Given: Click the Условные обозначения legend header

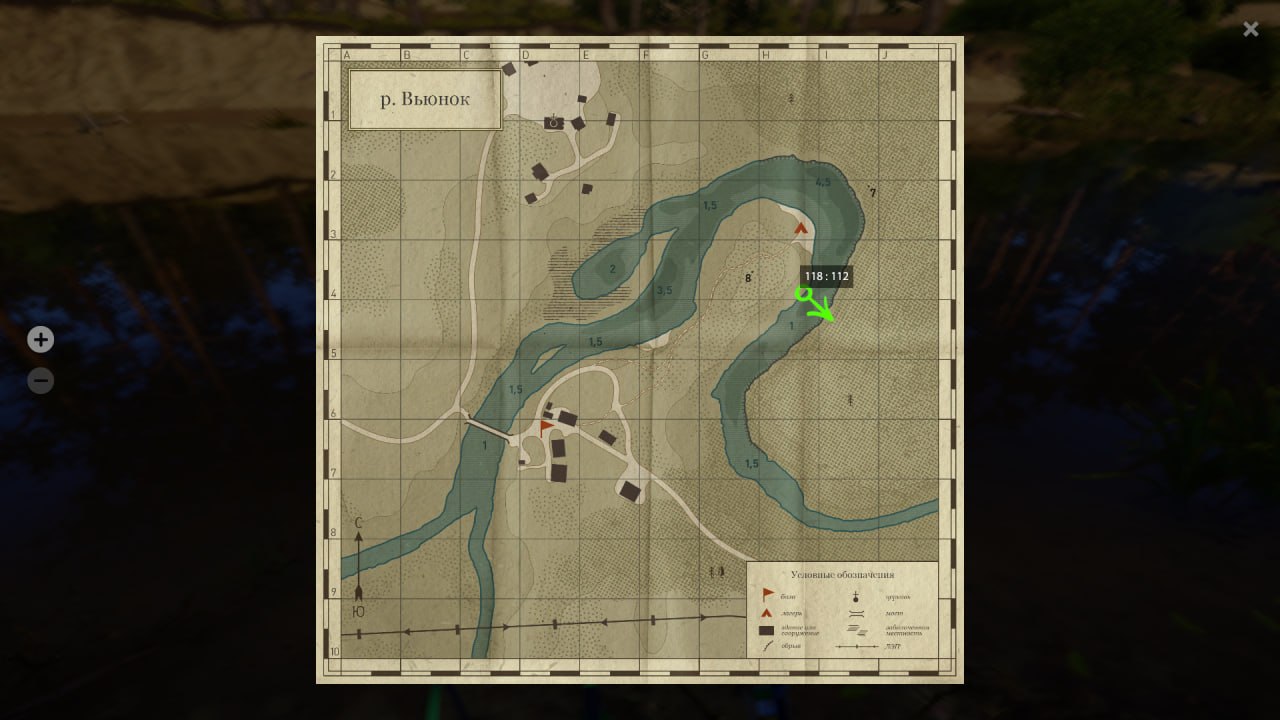Looking at the screenshot, I should (x=843, y=574).
